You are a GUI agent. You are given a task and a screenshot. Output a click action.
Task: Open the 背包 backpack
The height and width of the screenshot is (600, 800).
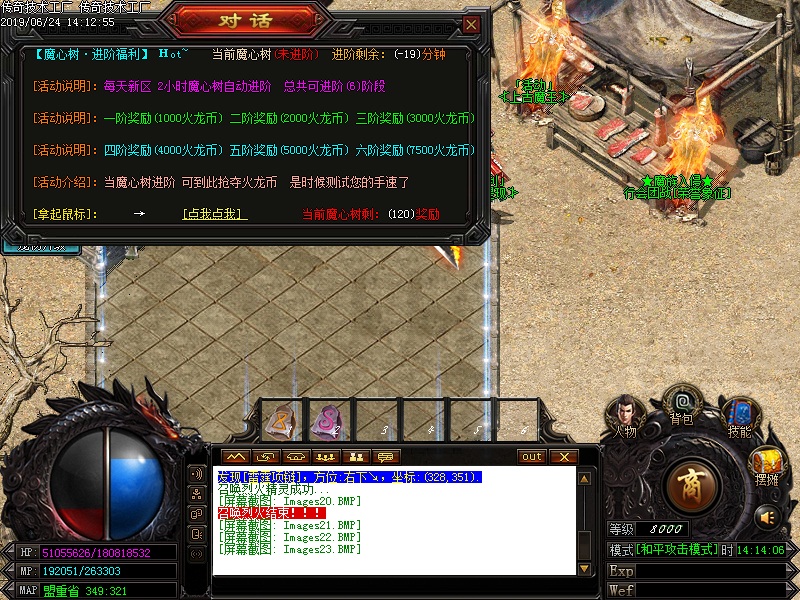point(682,403)
